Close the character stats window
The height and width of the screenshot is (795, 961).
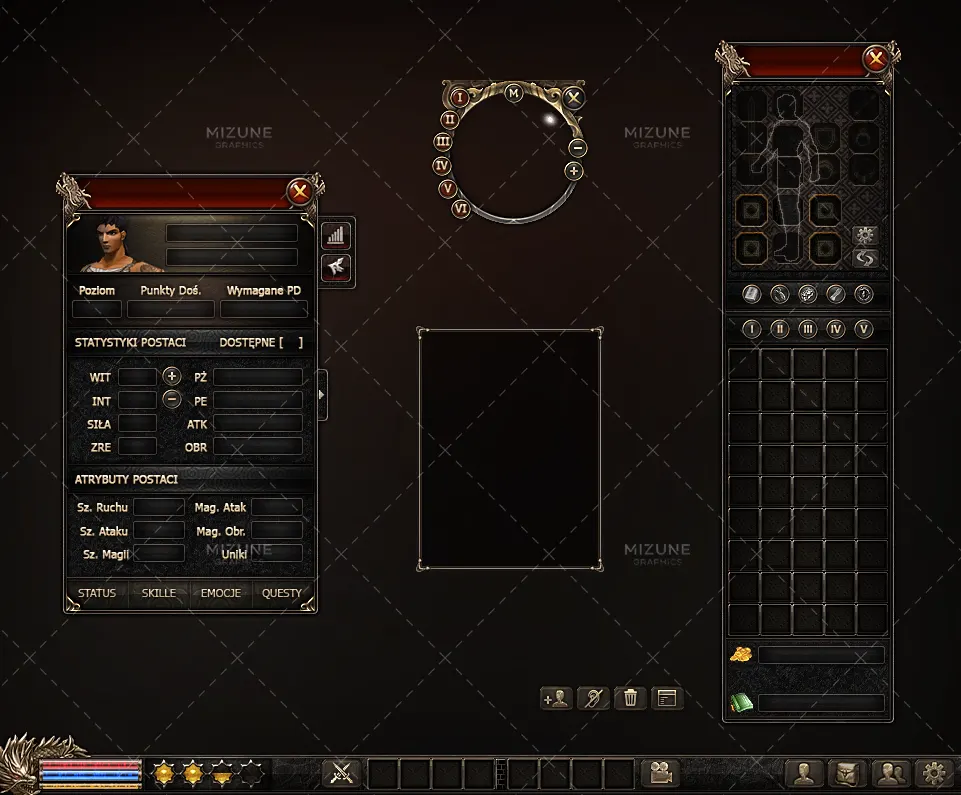[299, 192]
